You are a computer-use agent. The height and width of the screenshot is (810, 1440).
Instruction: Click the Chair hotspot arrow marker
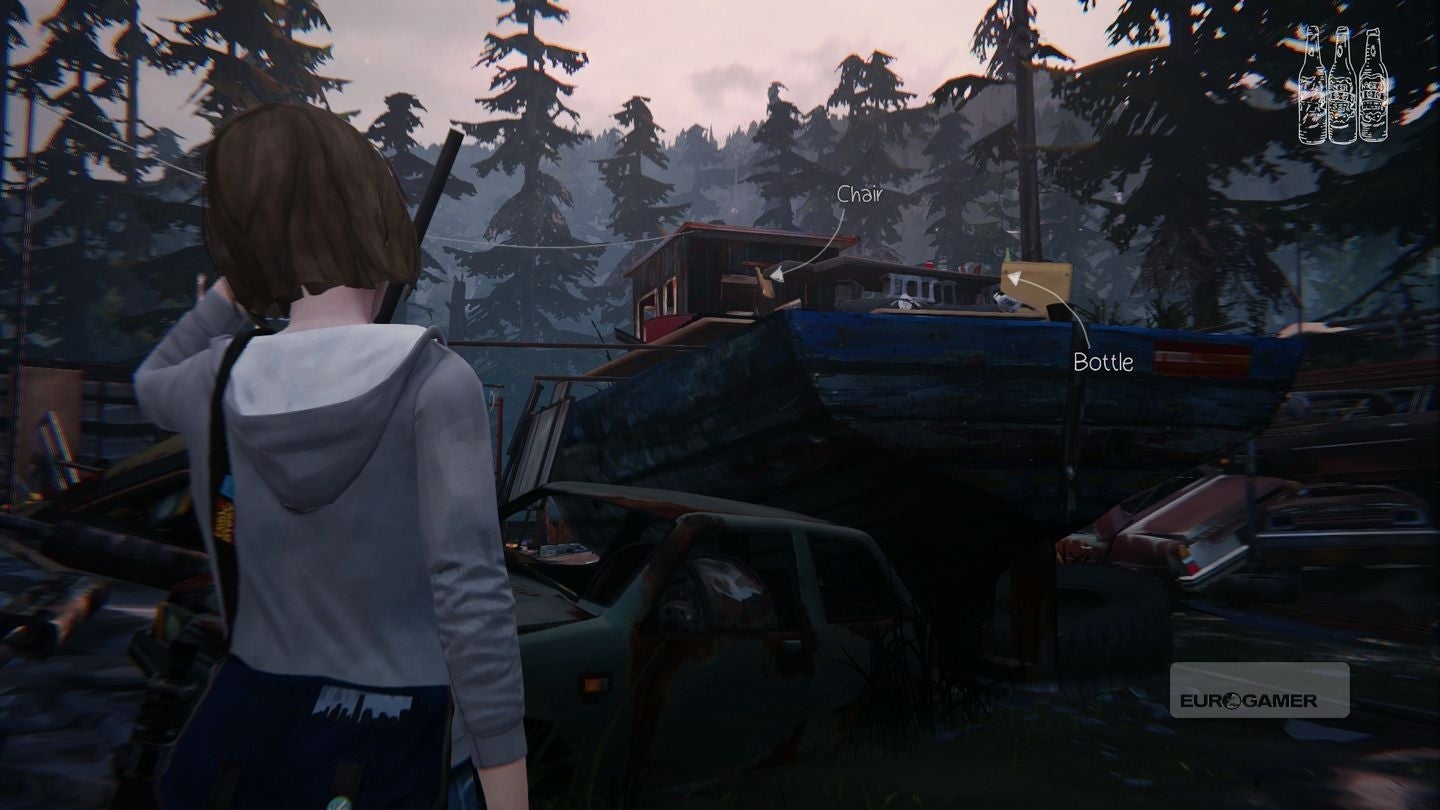pyautogui.click(x=776, y=275)
